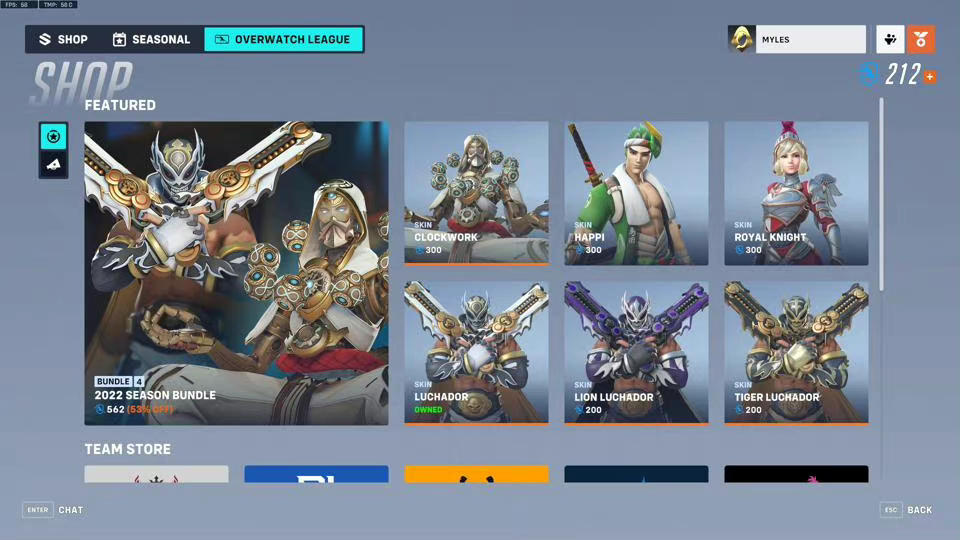Open the Royal Knight skin offer
This screenshot has width=960, height=540.
(796, 192)
